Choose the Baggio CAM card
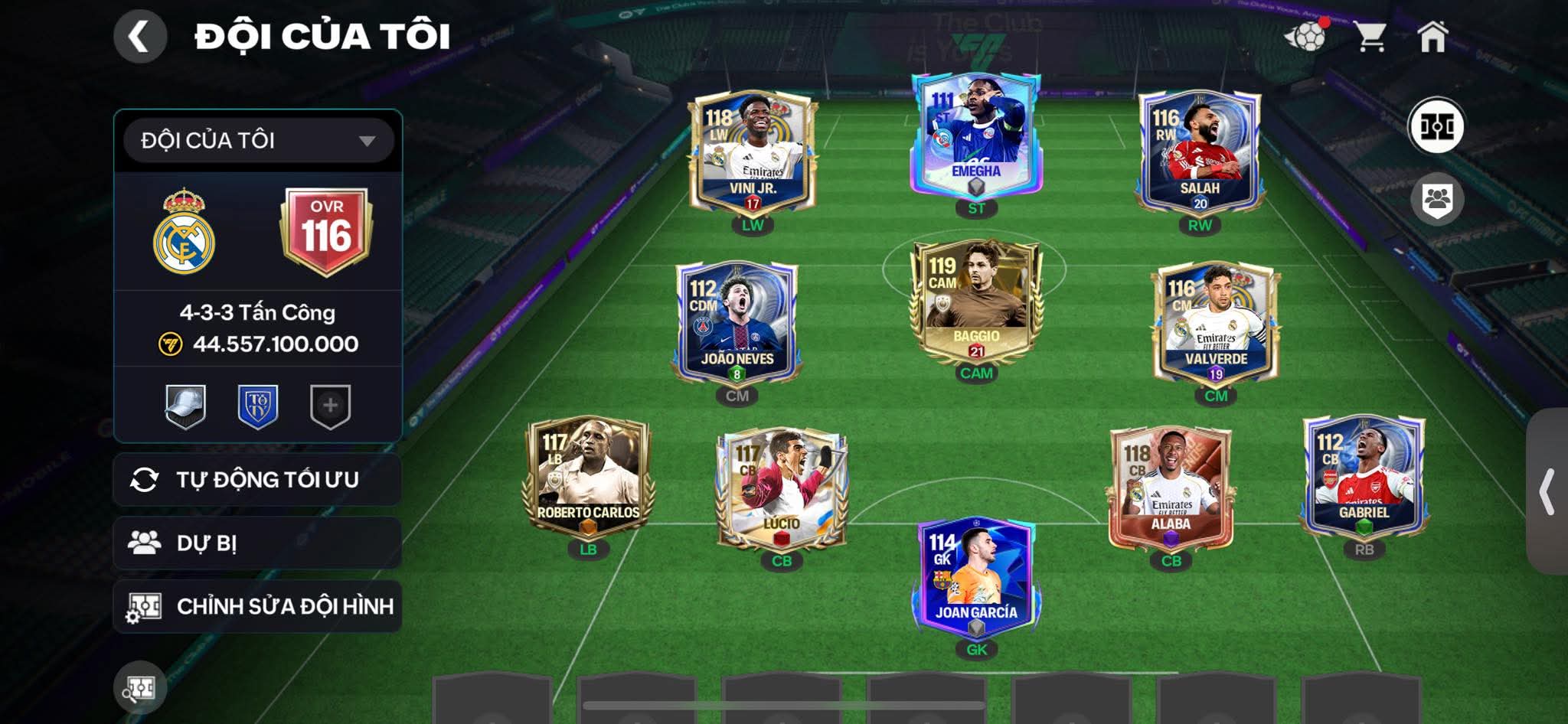This screenshot has height=724, width=1568. coord(975,303)
